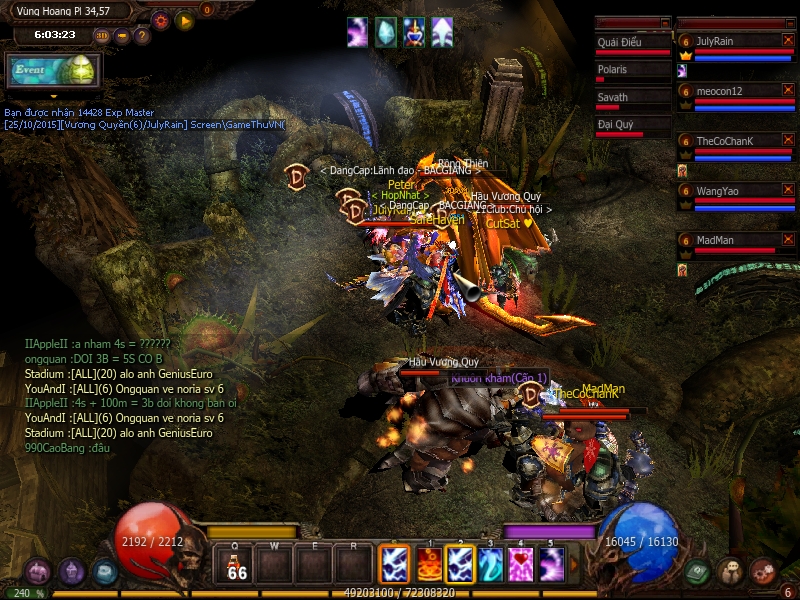The image size is (800, 600).
Task: Use the potion in the Q slot
Action: [x=237, y=564]
